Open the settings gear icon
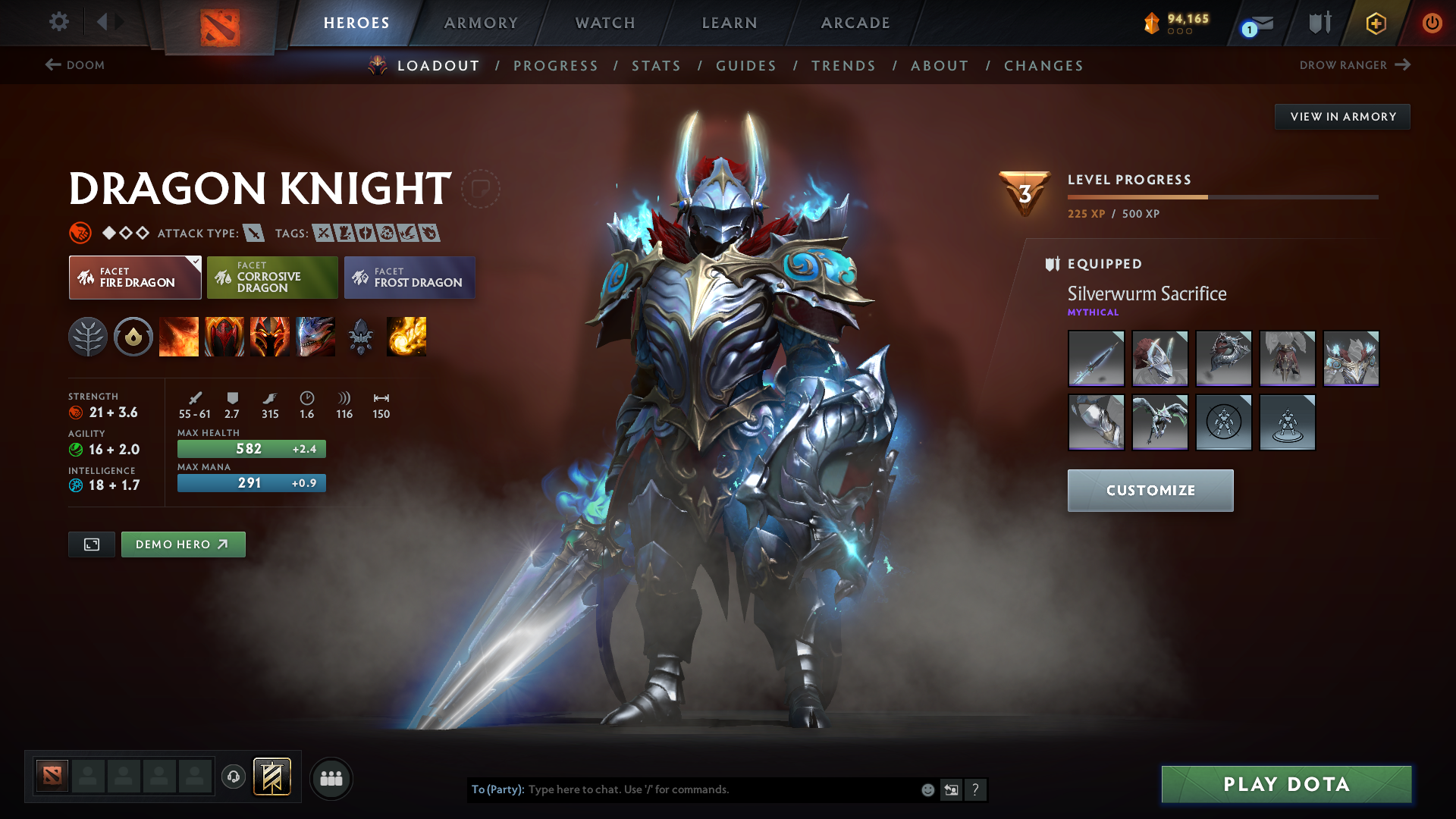 point(59,23)
